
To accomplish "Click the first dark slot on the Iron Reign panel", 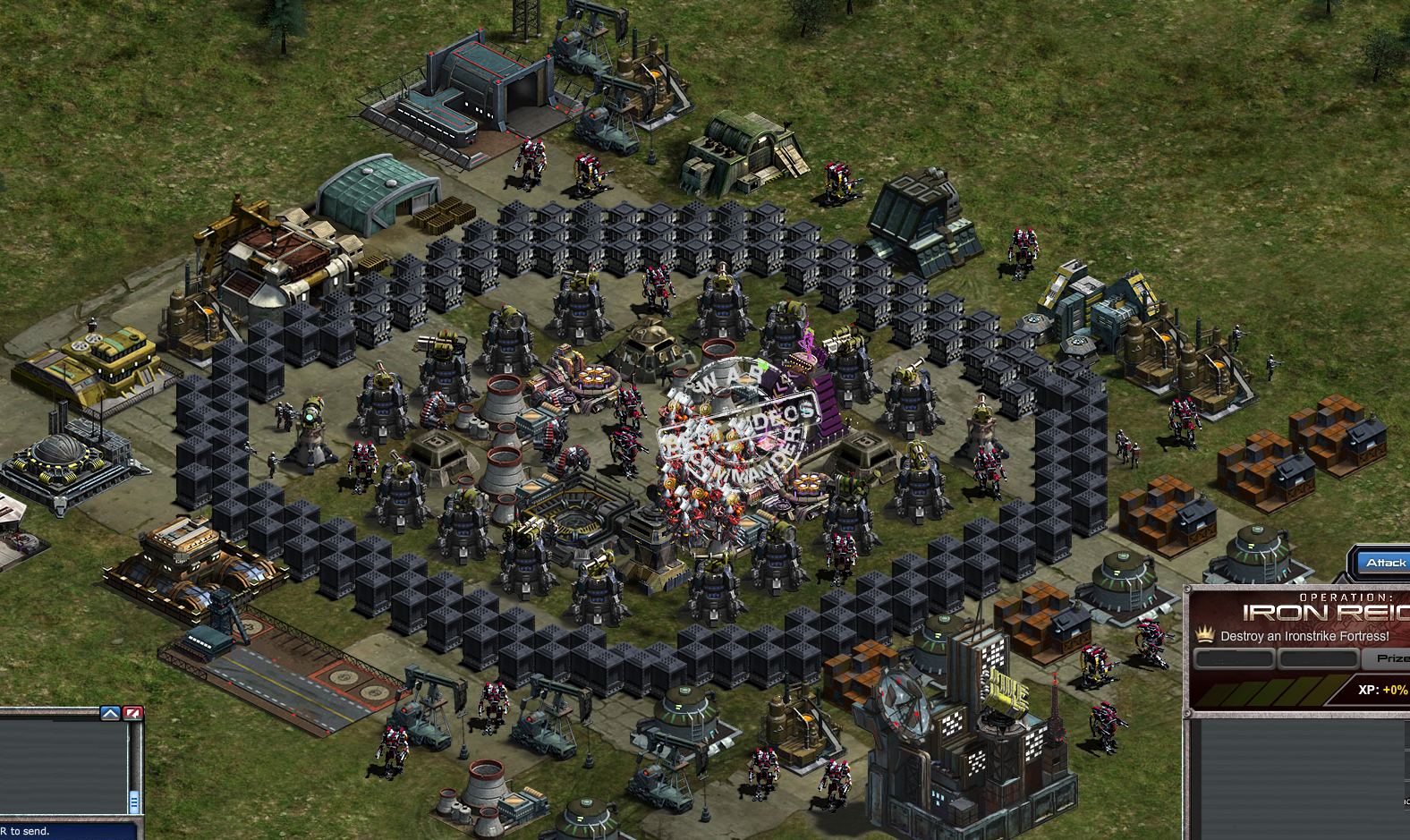I will (x=1233, y=658).
